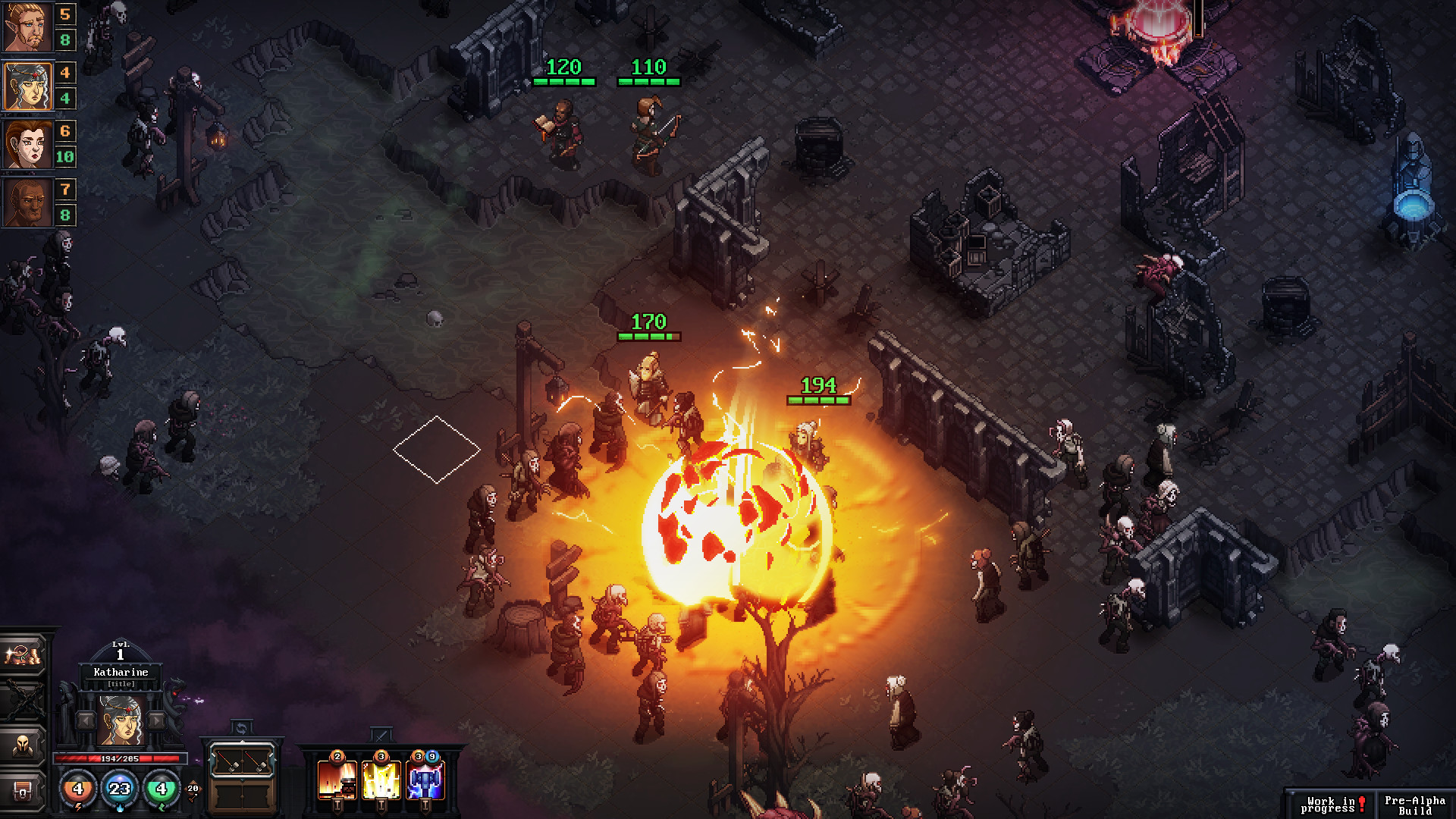Expand the lower drawer of the weapon panel
The width and height of the screenshot is (1456, 819).
click(x=241, y=796)
